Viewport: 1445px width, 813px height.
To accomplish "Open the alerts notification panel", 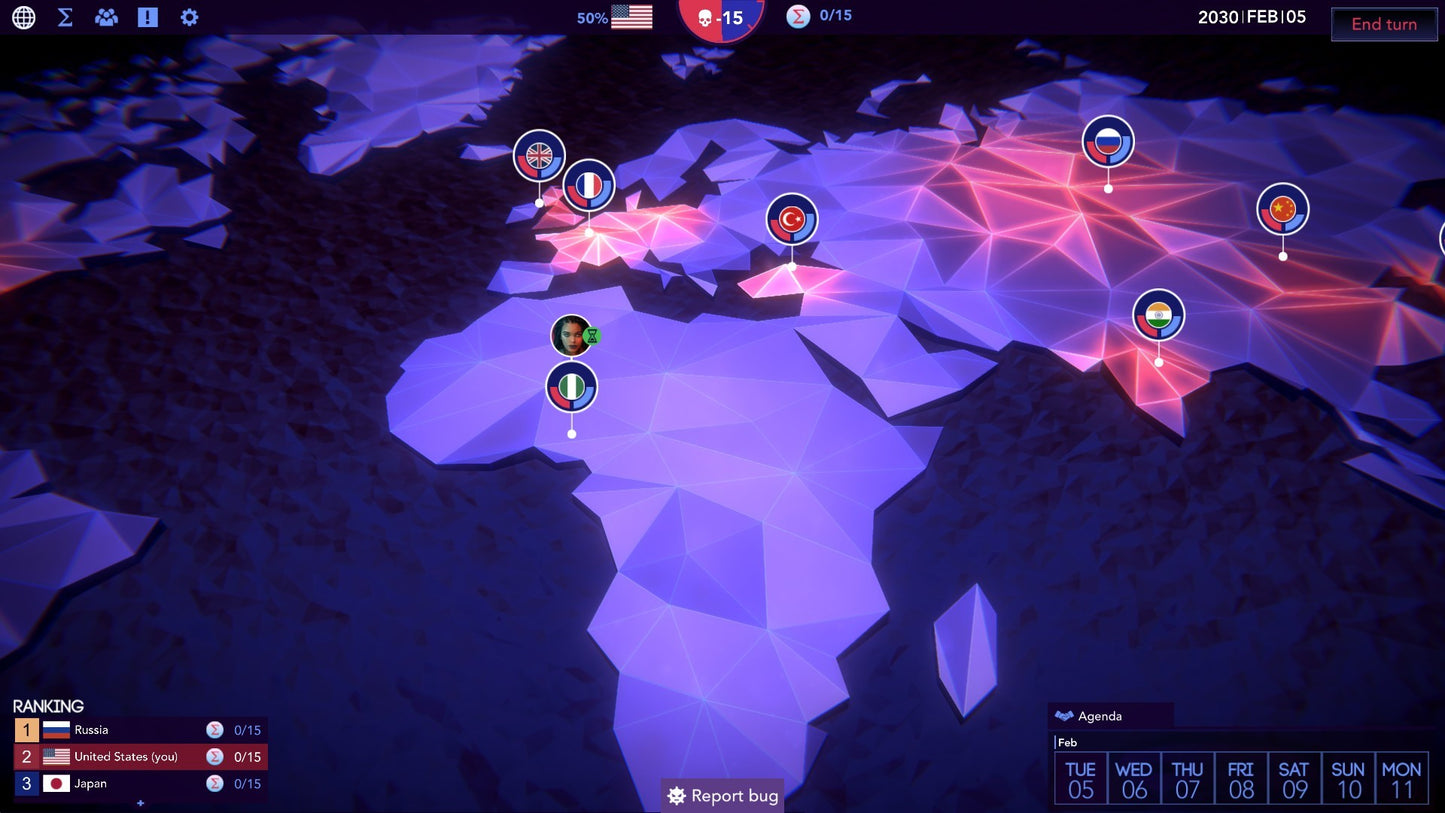I will click(147, 17).
